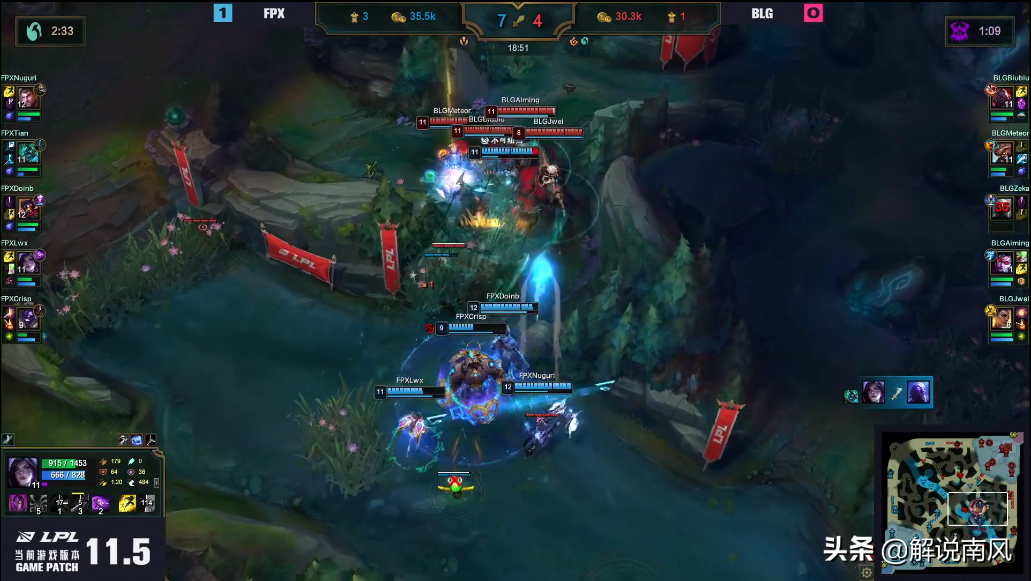Screen dimensions: 1031x581
Task: Select FPXCrisp's champion portrait
Action: tap(27, 317)
